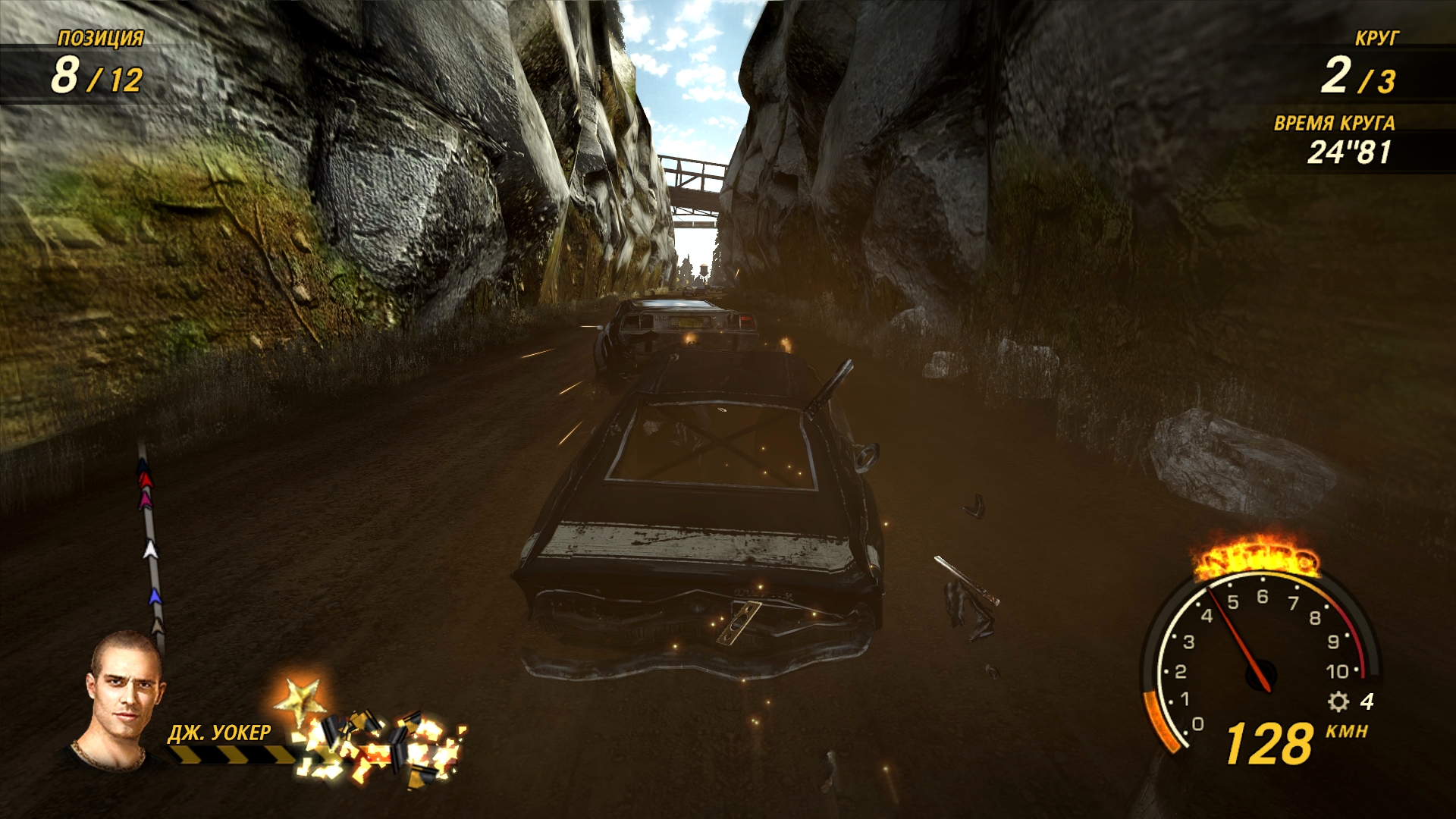Click the gear cog icon beside the tachometer
Screen dimensions: 1456x819
[1338, 701]
